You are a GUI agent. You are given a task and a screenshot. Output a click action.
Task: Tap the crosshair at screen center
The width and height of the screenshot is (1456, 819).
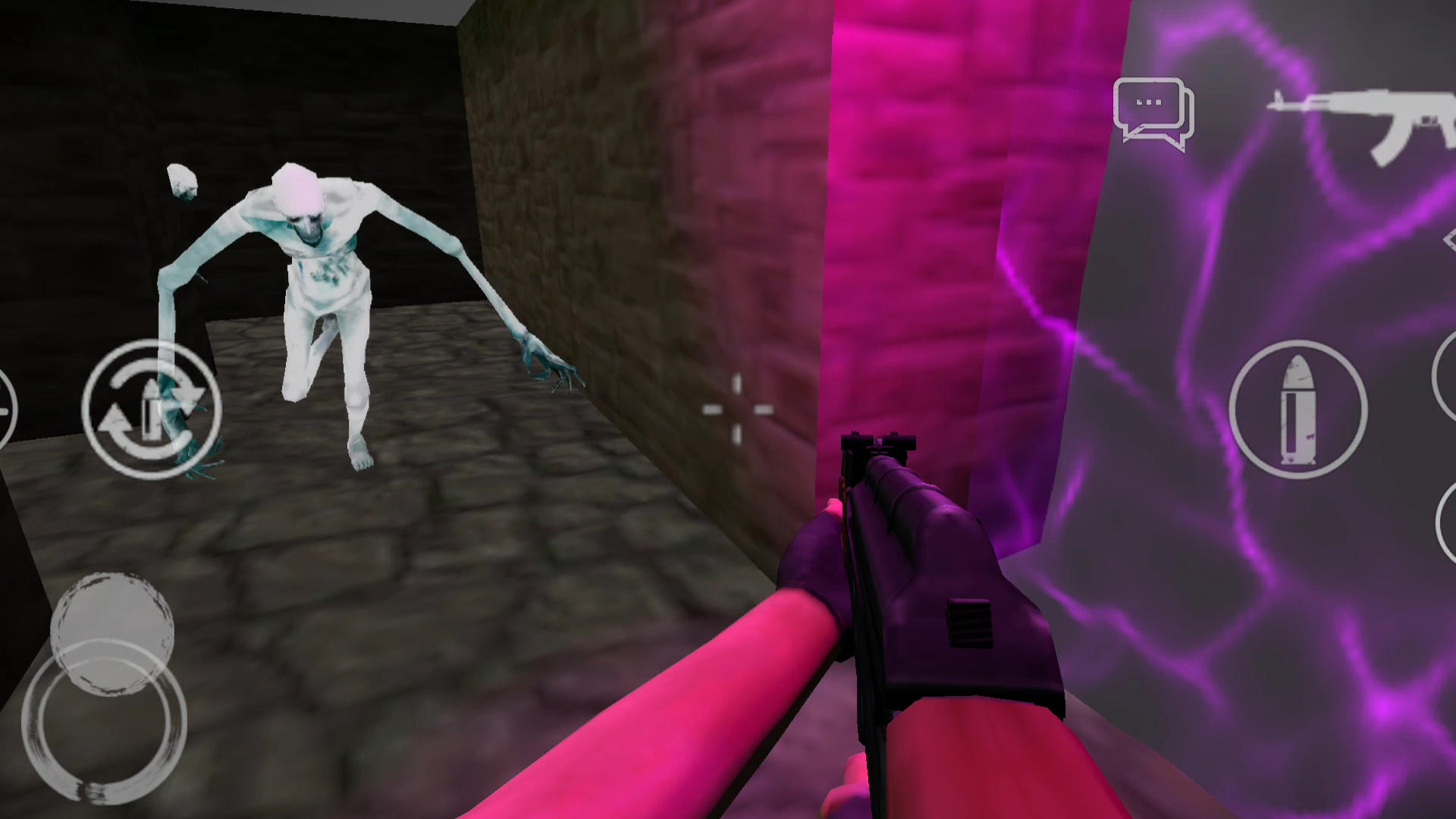(737, 409)
